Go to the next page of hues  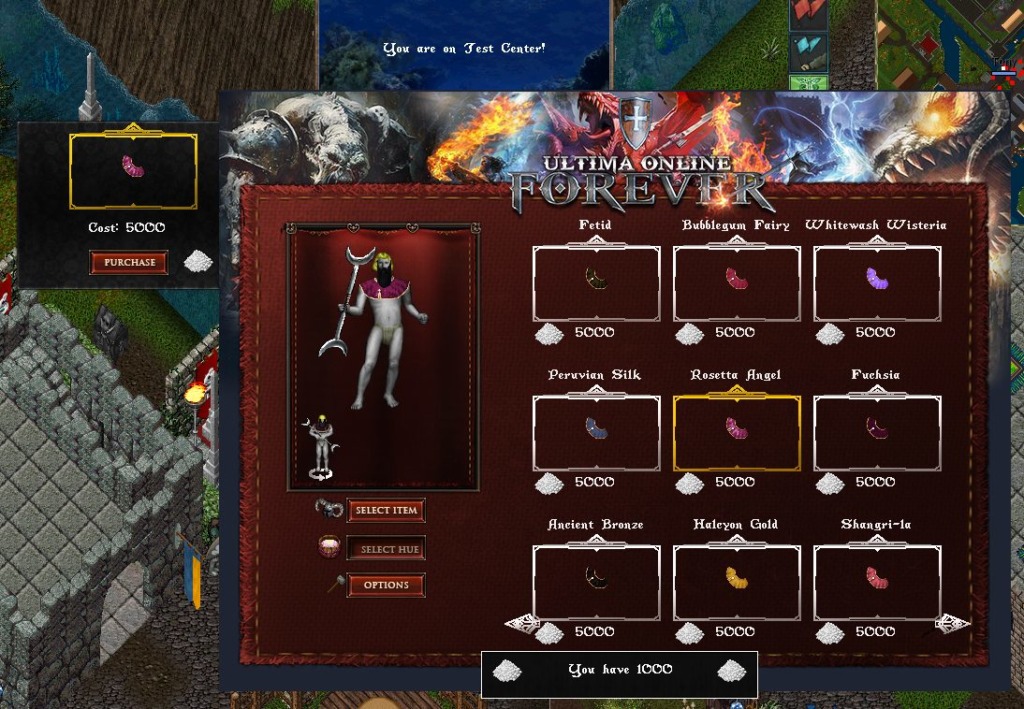[x=952, y=624]
